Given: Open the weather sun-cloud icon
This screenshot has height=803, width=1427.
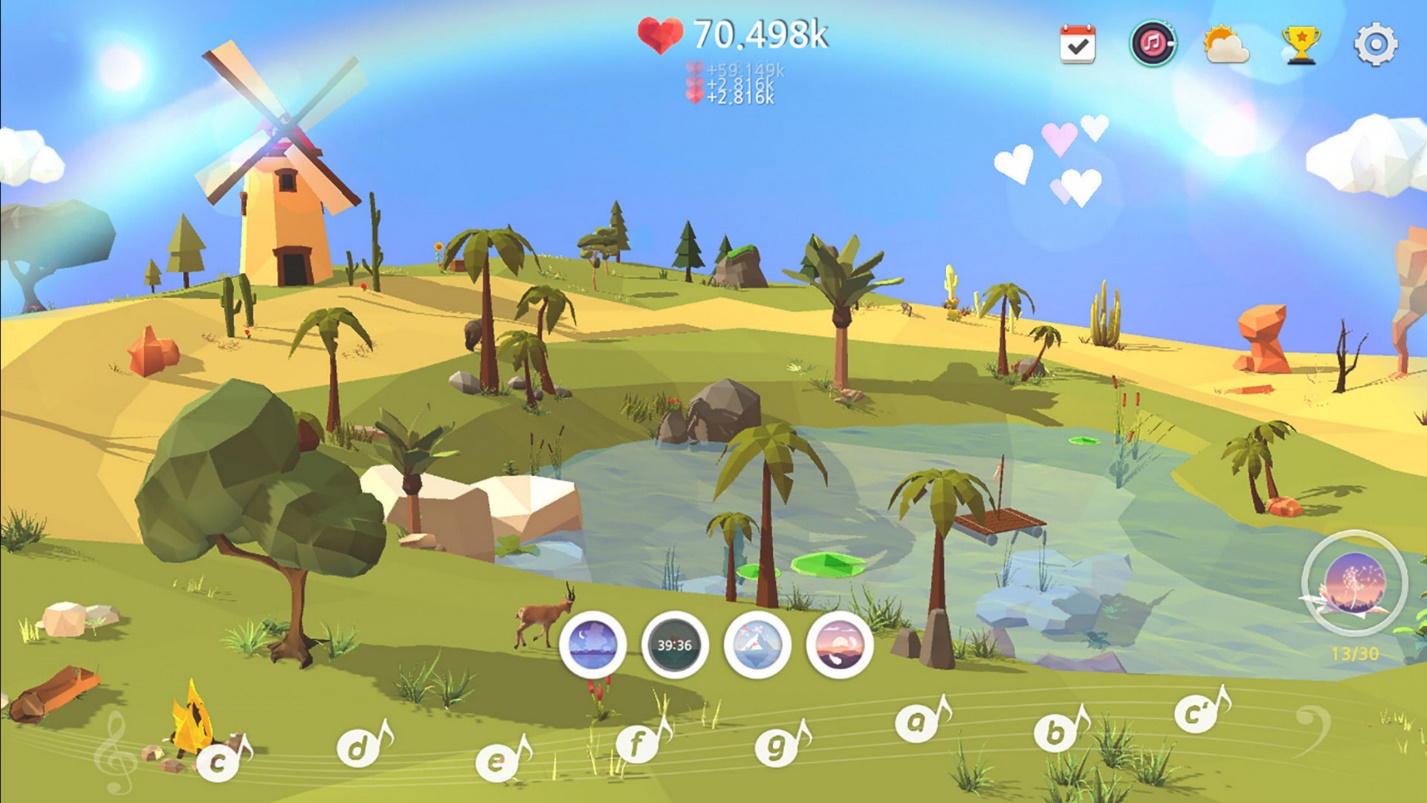Looking at the screenshot, I should pos(1226,45).
